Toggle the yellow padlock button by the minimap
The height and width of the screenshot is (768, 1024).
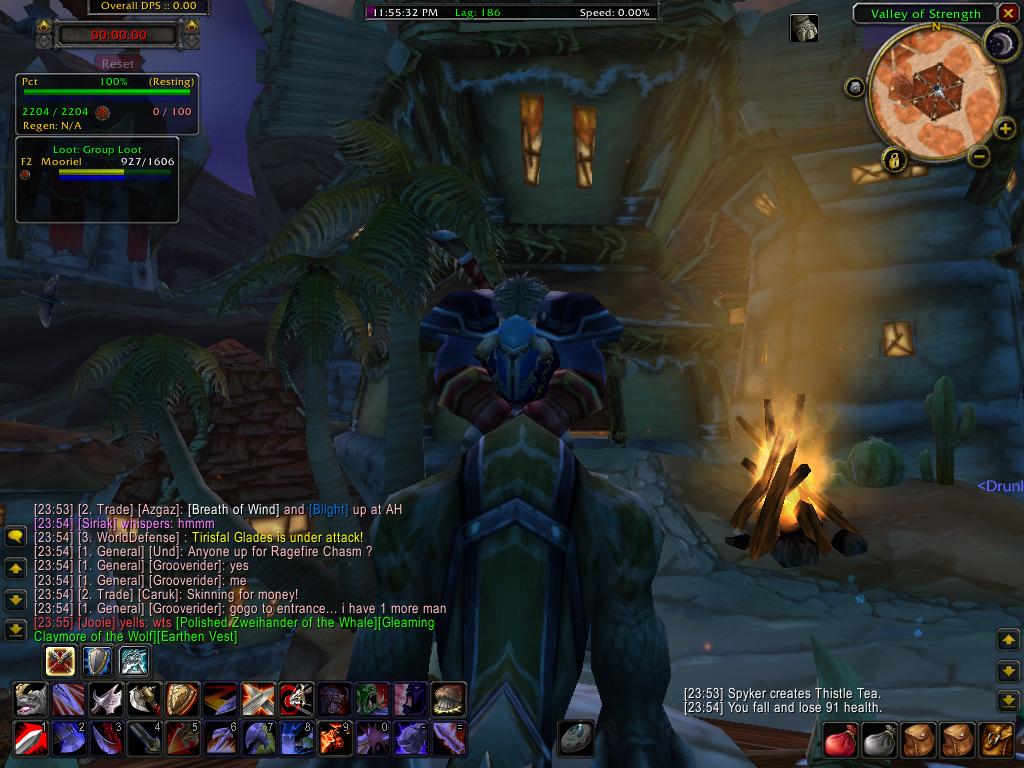[893, 159]
